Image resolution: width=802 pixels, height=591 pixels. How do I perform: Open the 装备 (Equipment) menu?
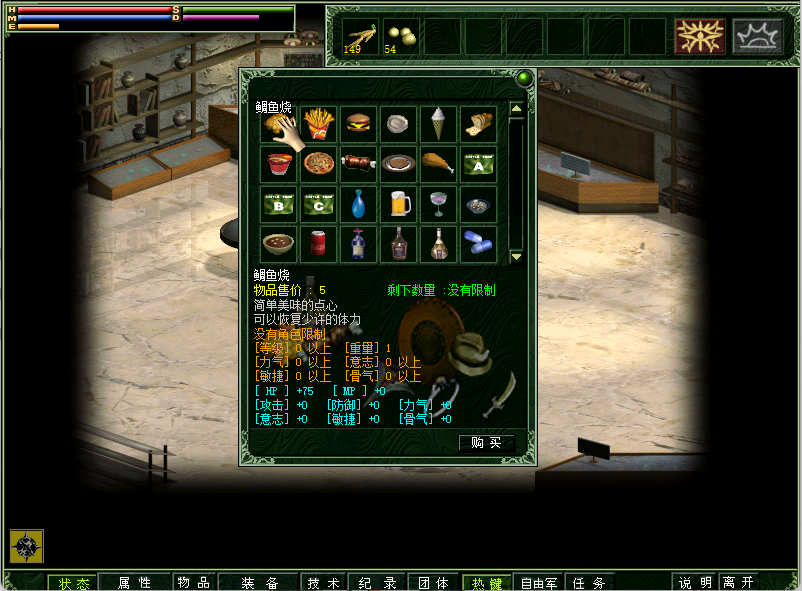[260, 583]
